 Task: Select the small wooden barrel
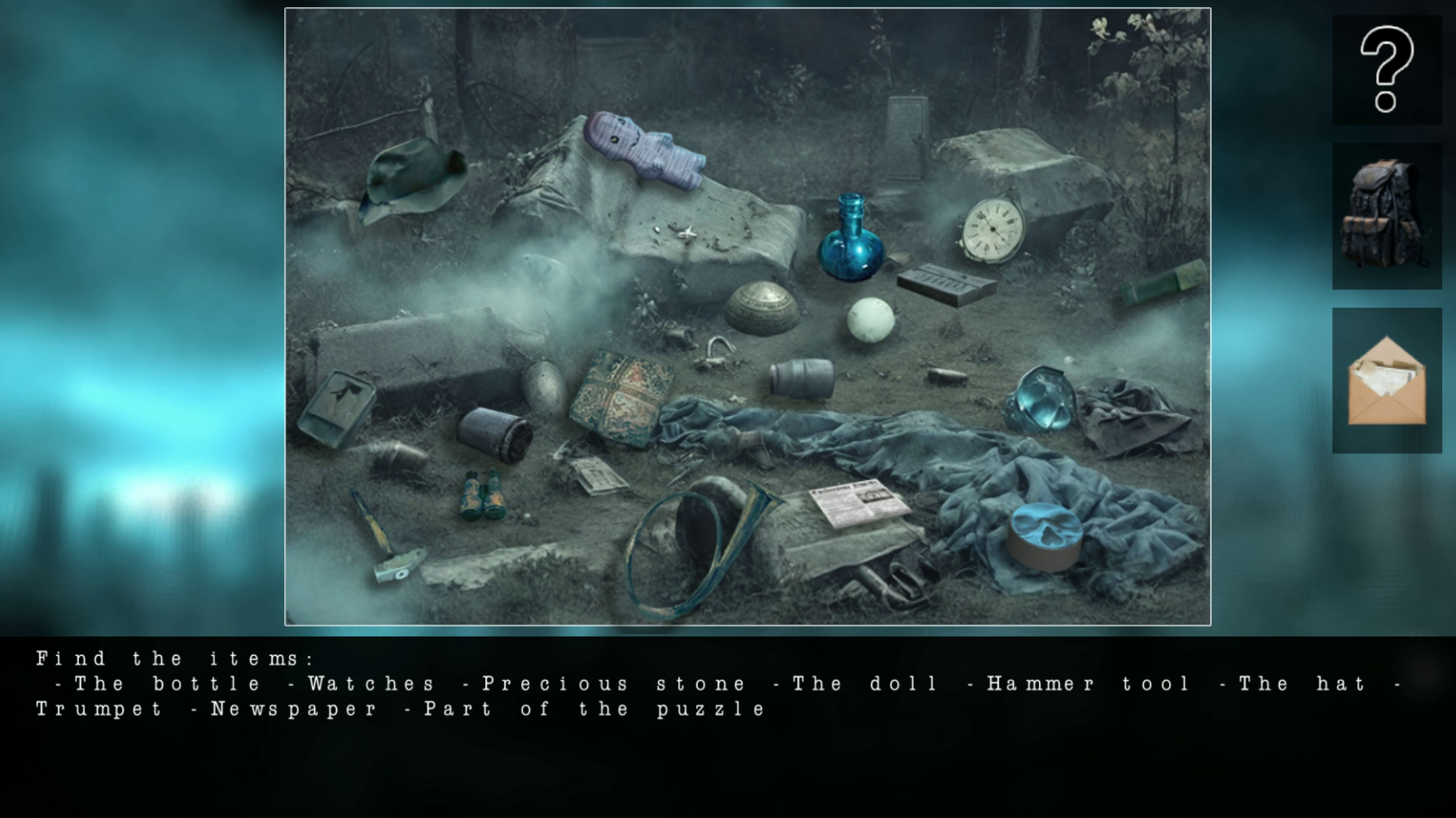pos(800,378)
